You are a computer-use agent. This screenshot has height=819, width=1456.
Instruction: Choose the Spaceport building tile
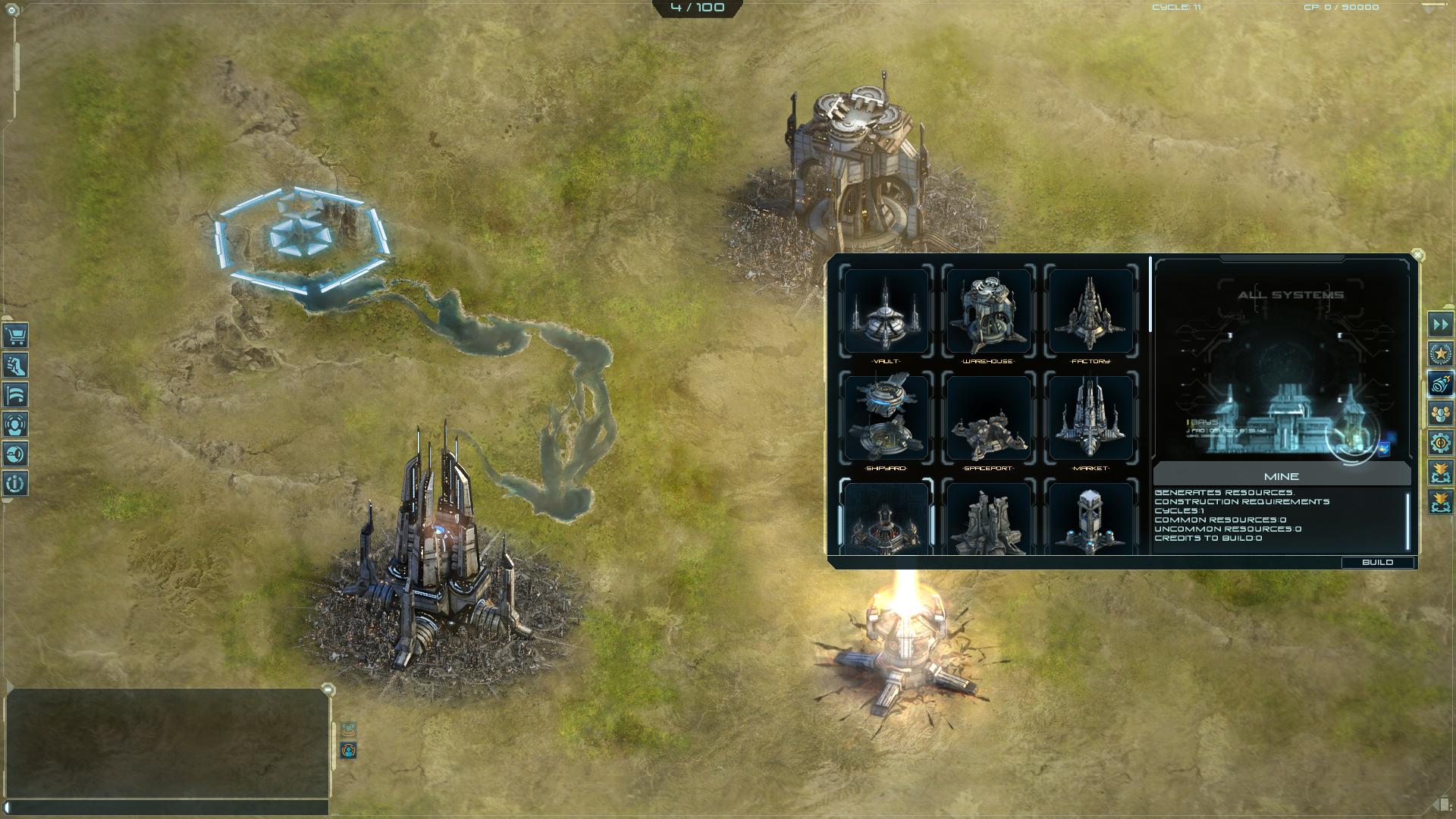click(988, 418)
